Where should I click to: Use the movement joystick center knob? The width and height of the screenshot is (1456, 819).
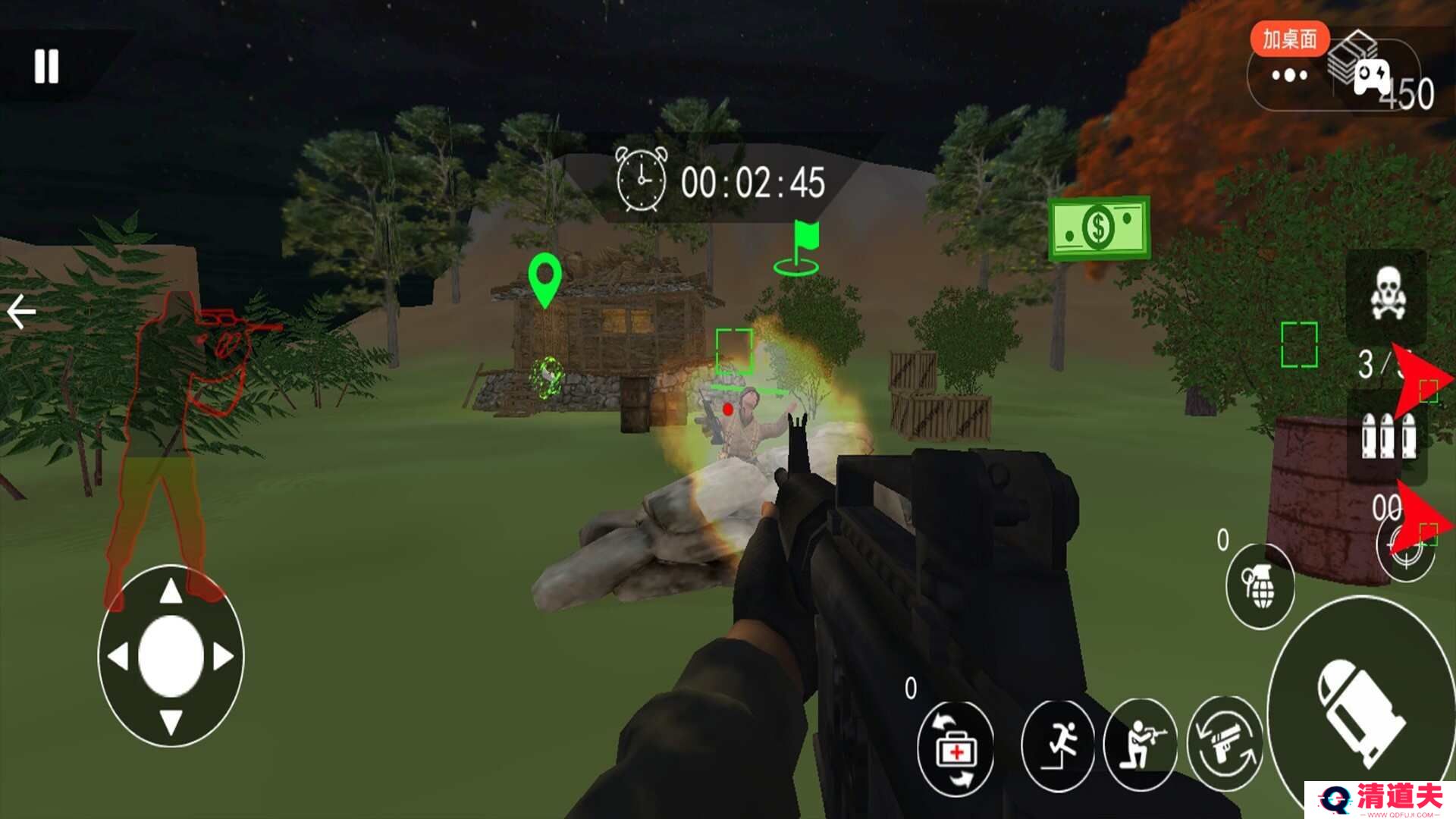click(x=171, y=656)
